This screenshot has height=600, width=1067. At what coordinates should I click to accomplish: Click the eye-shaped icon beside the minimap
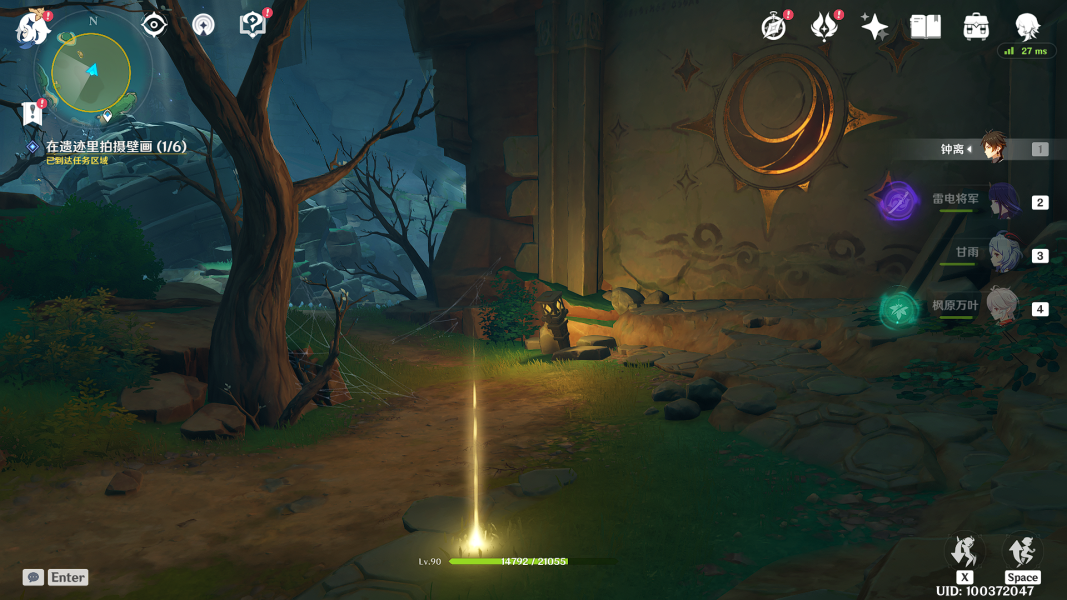point(154,25)
